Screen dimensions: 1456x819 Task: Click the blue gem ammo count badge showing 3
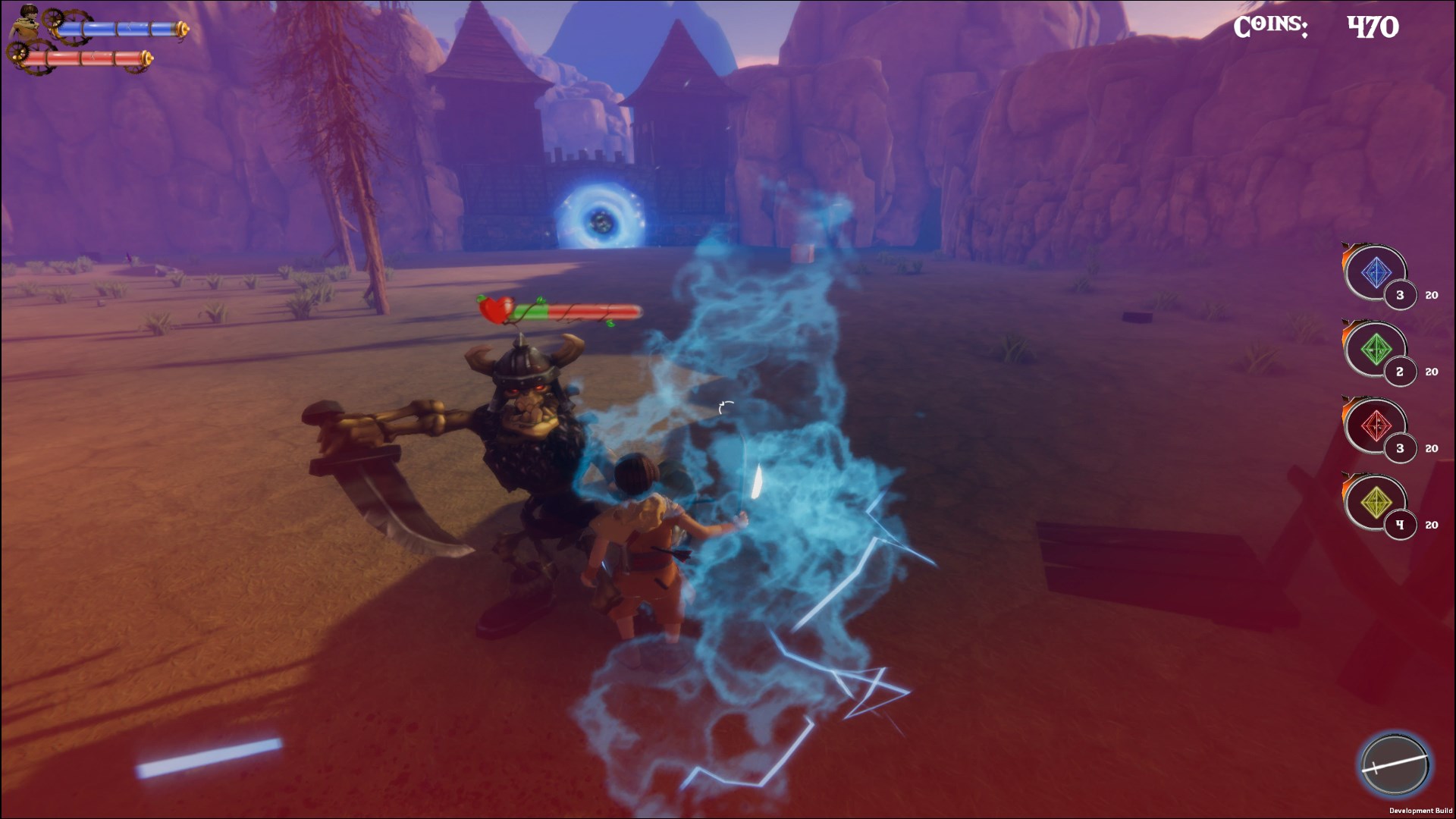point(1401,296)
